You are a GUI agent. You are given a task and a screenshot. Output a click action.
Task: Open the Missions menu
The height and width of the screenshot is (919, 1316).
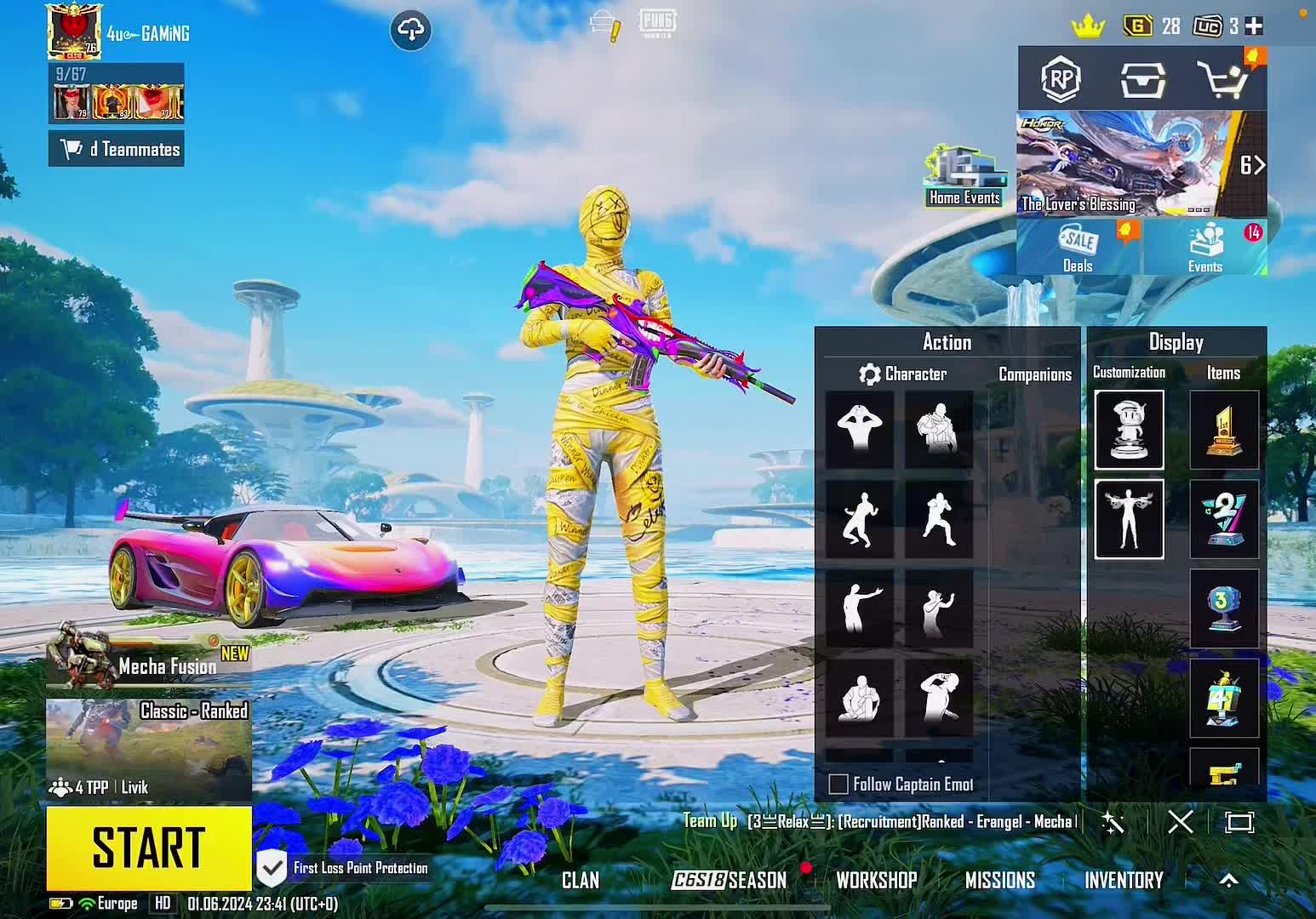coord(999,881)
